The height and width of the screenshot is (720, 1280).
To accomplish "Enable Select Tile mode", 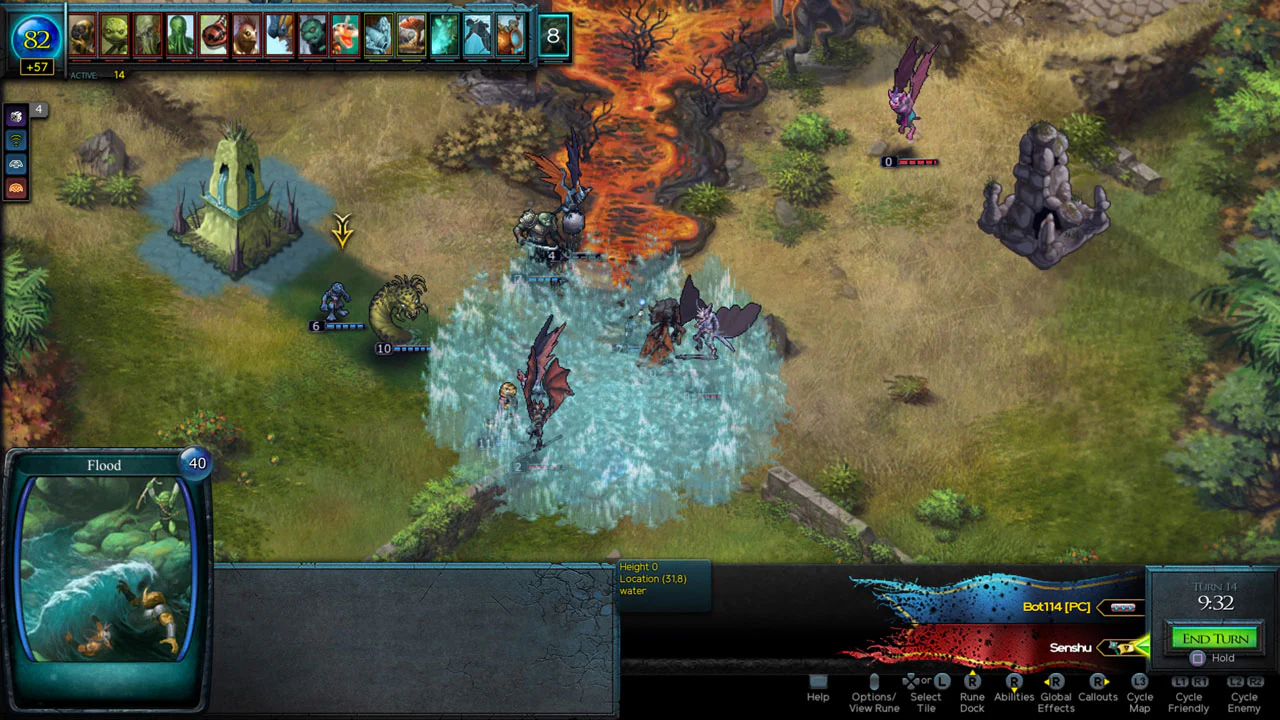I will click(925, 697).
